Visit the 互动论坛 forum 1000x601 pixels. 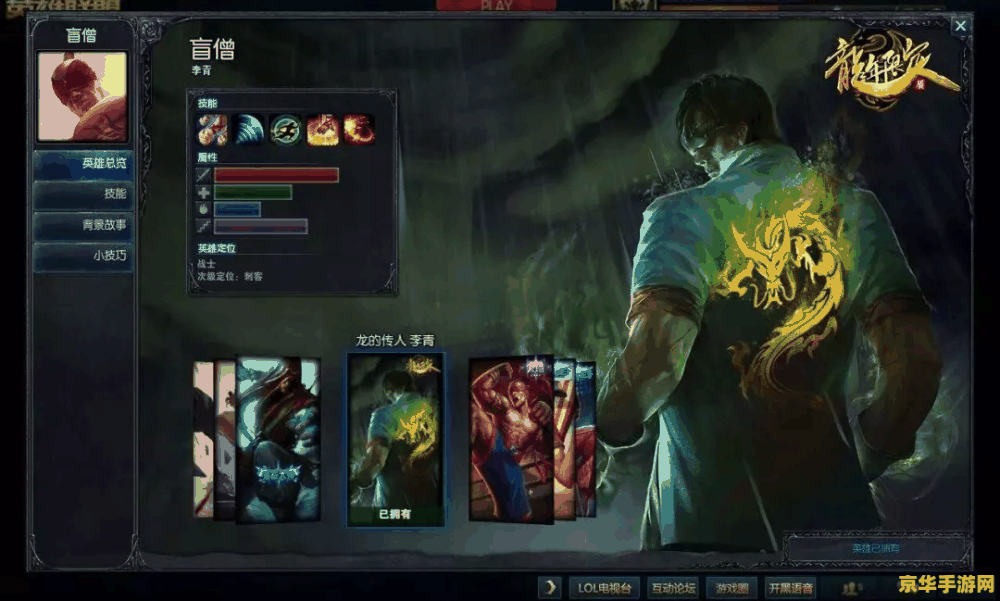pyautogui.click(x=674, y=587)
